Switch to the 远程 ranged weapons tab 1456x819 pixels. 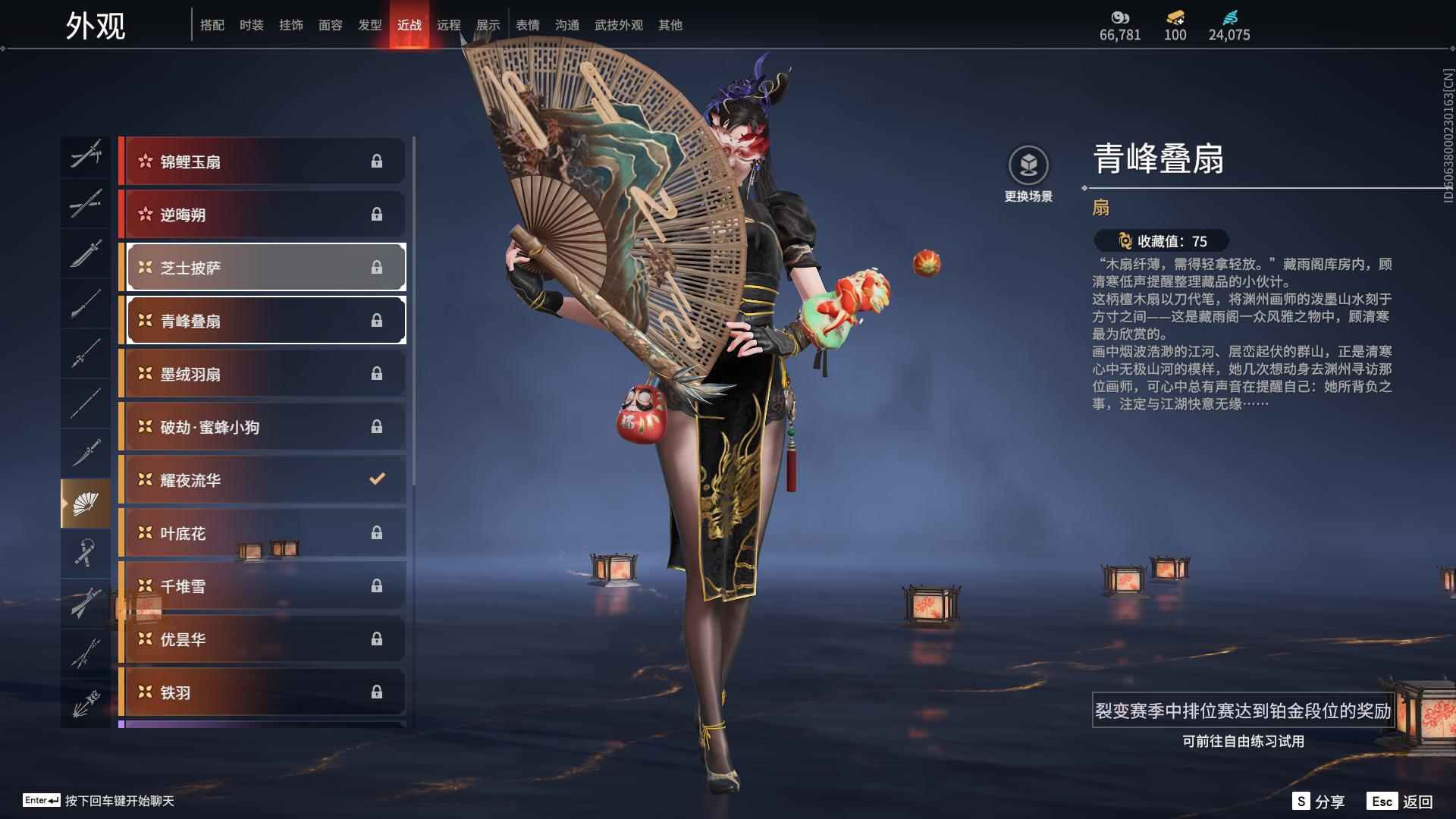click(x=449, y=24)
